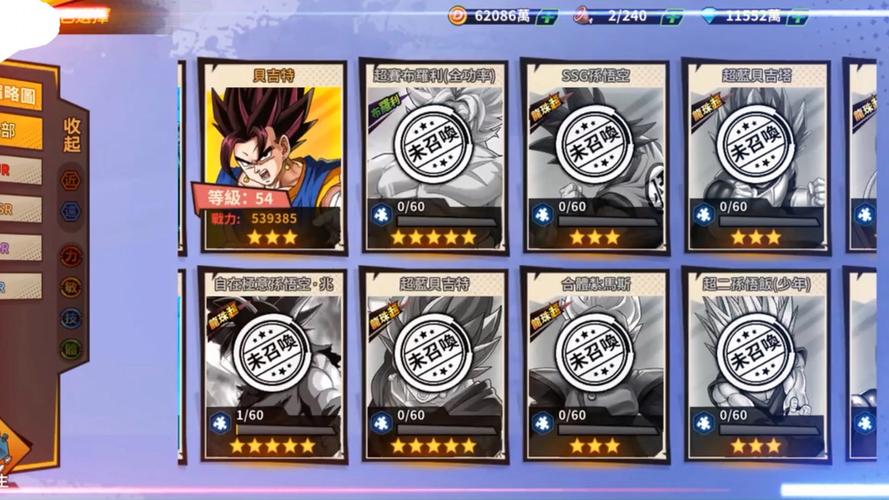Screen dimensions: 889x500
Task: Filter by the 敏 attribute icon
Action: (x=71, y=287)
